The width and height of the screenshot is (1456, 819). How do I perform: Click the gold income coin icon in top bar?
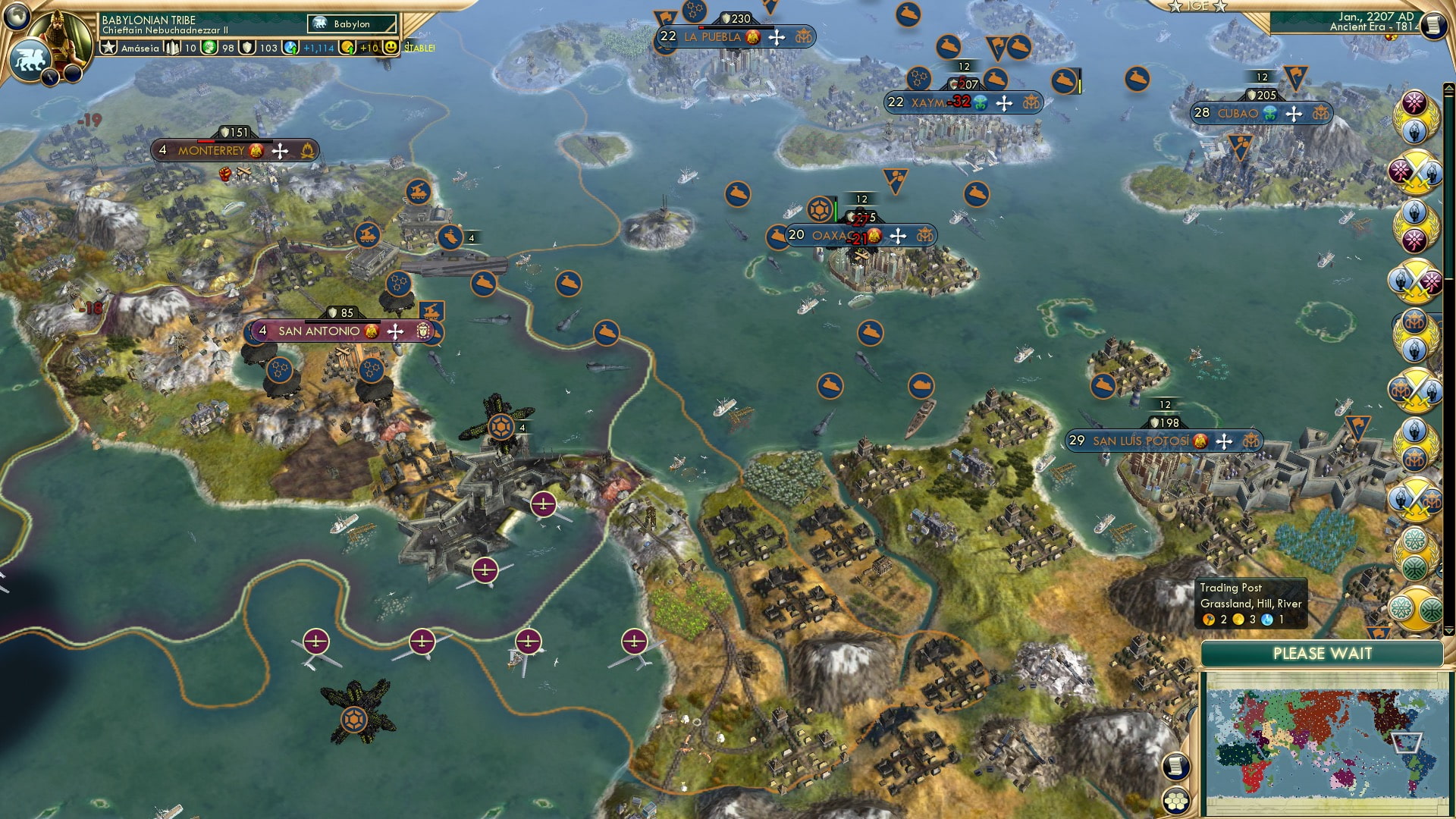coord(347,47)
